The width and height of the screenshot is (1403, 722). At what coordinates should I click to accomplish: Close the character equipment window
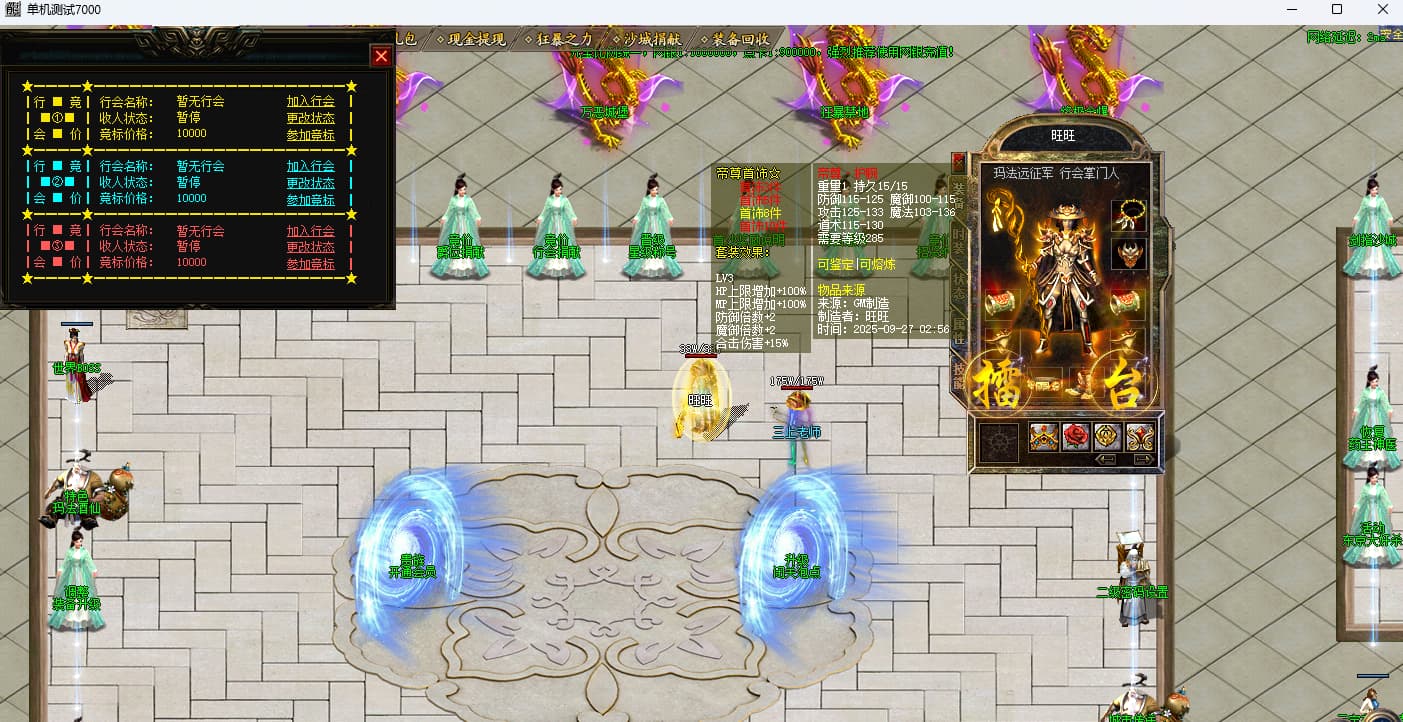(x=957, y=160)
